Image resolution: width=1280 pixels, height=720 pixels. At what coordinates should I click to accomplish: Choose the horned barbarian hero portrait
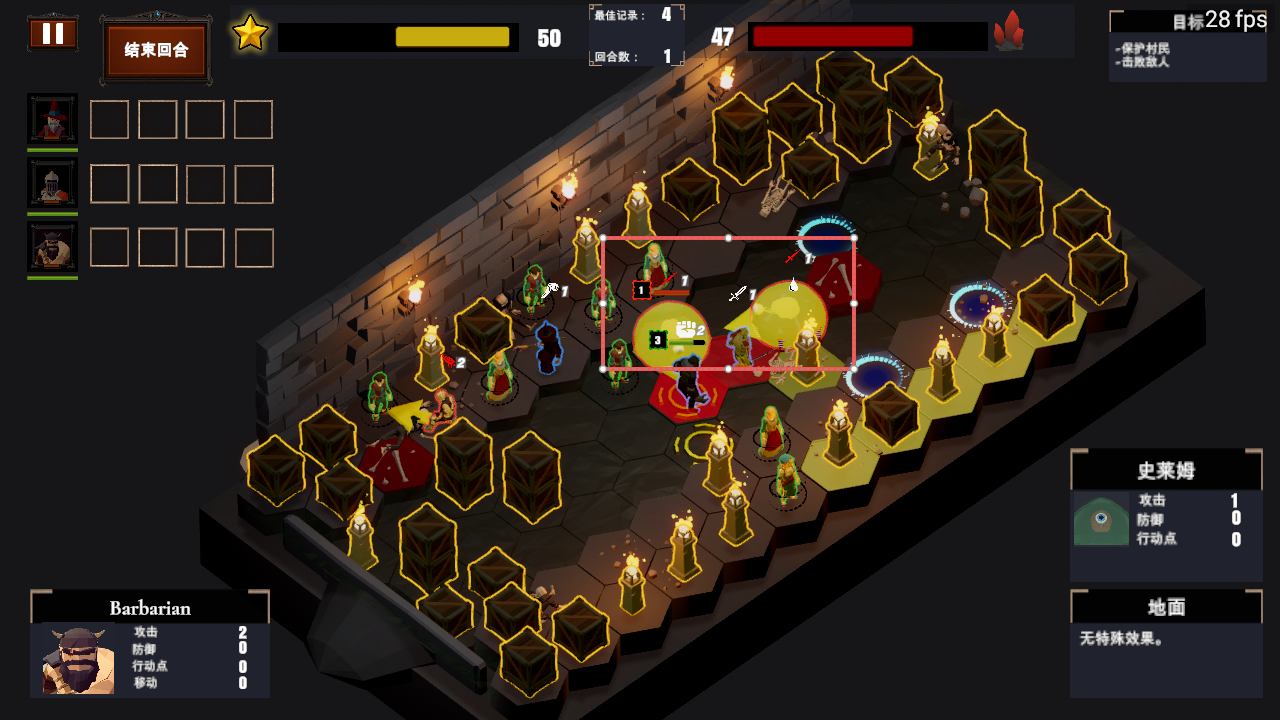point(52,247)
